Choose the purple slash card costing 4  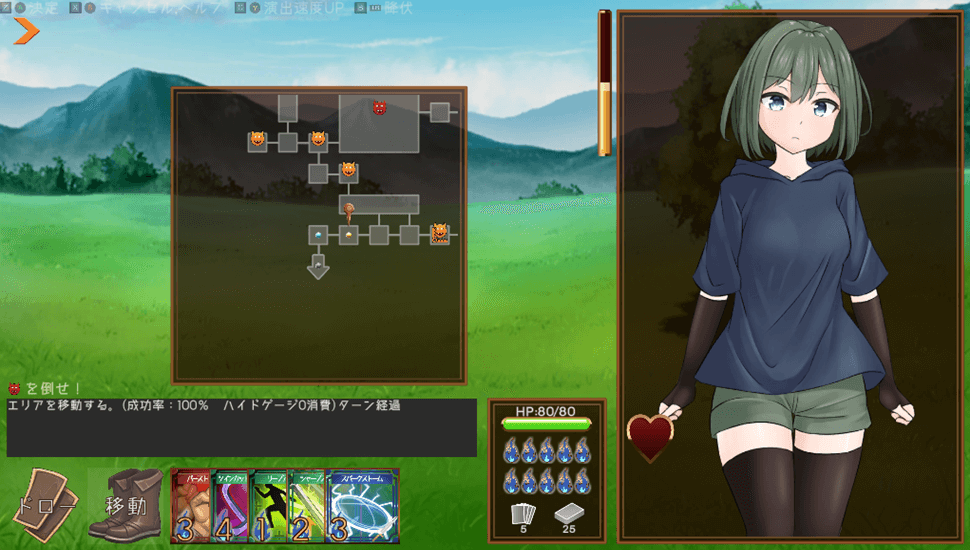coord(231,506)
